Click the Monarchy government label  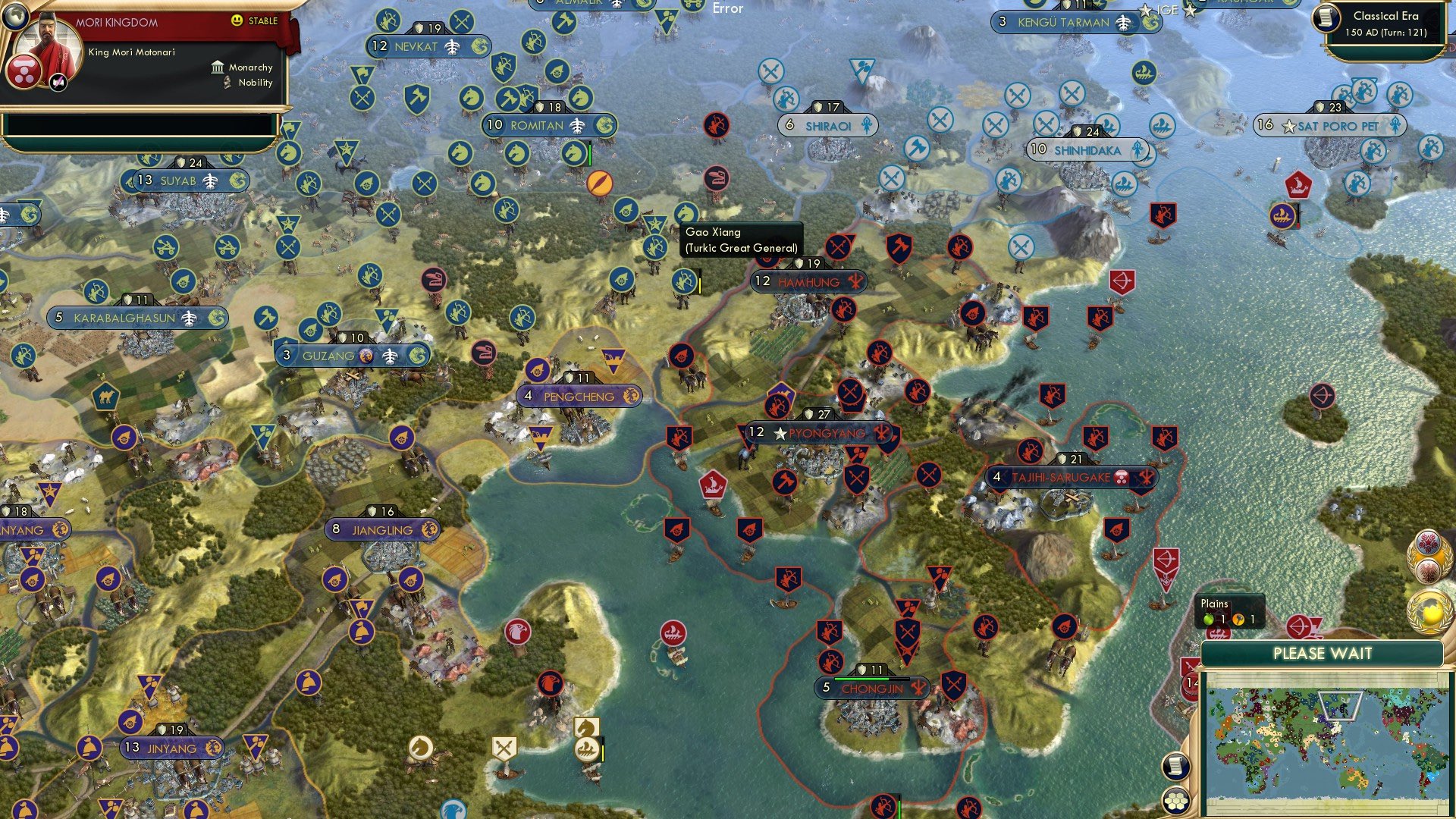(x=250, y=67)
